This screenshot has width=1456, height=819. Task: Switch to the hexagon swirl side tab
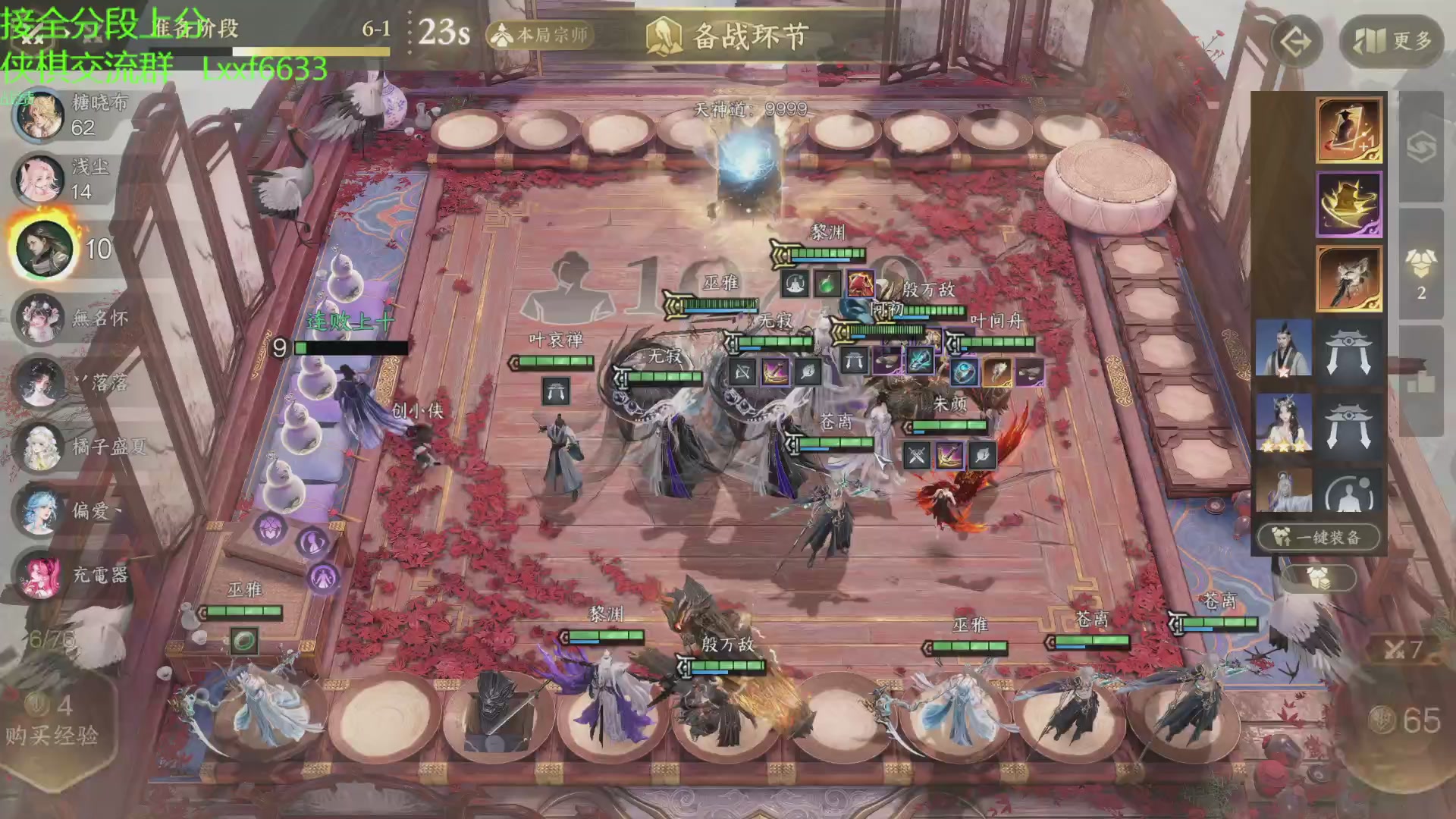tap(1421, 148)
